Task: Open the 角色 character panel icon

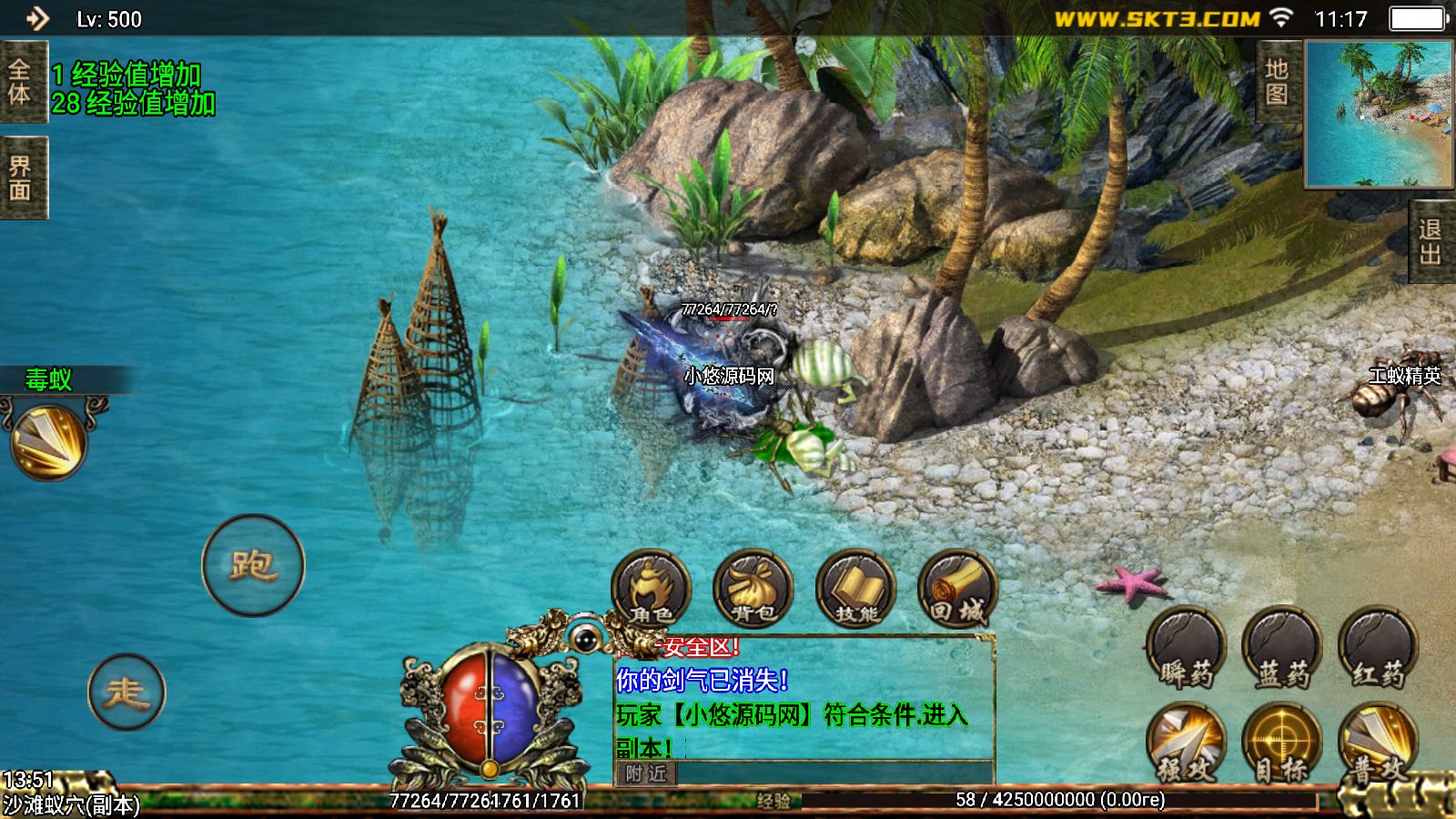Action: [652, 590]
